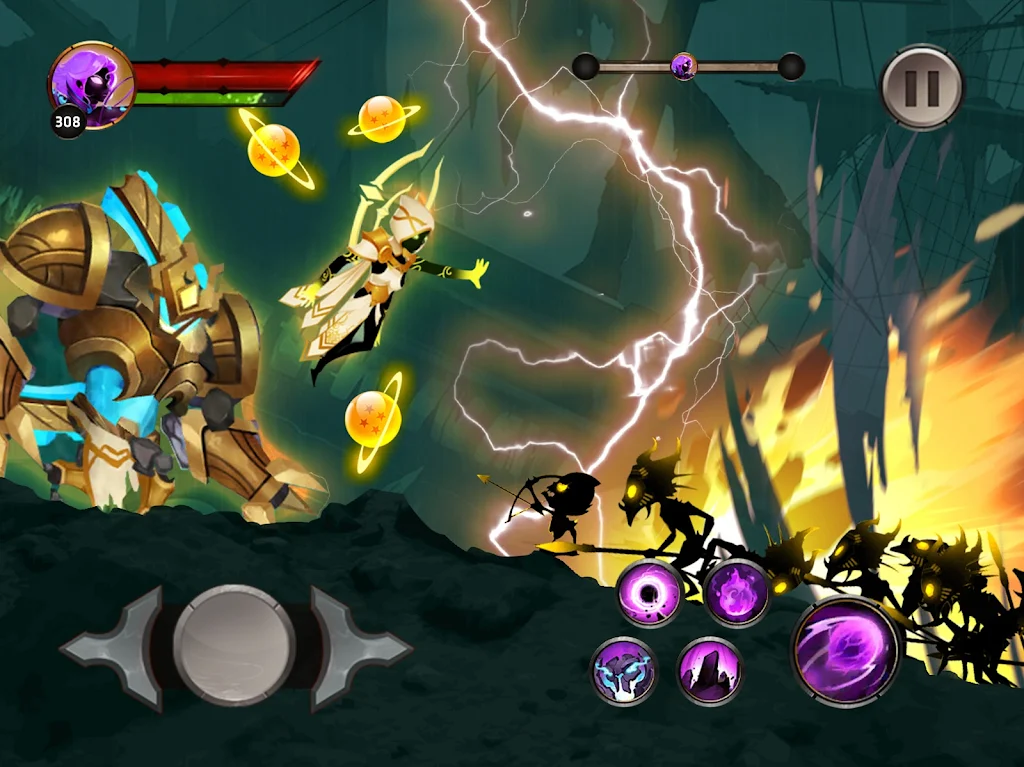This screenshot has width=1024, height=767.
Task: Select the purple hooded hero portrait
Action: [x=91, y=84]
